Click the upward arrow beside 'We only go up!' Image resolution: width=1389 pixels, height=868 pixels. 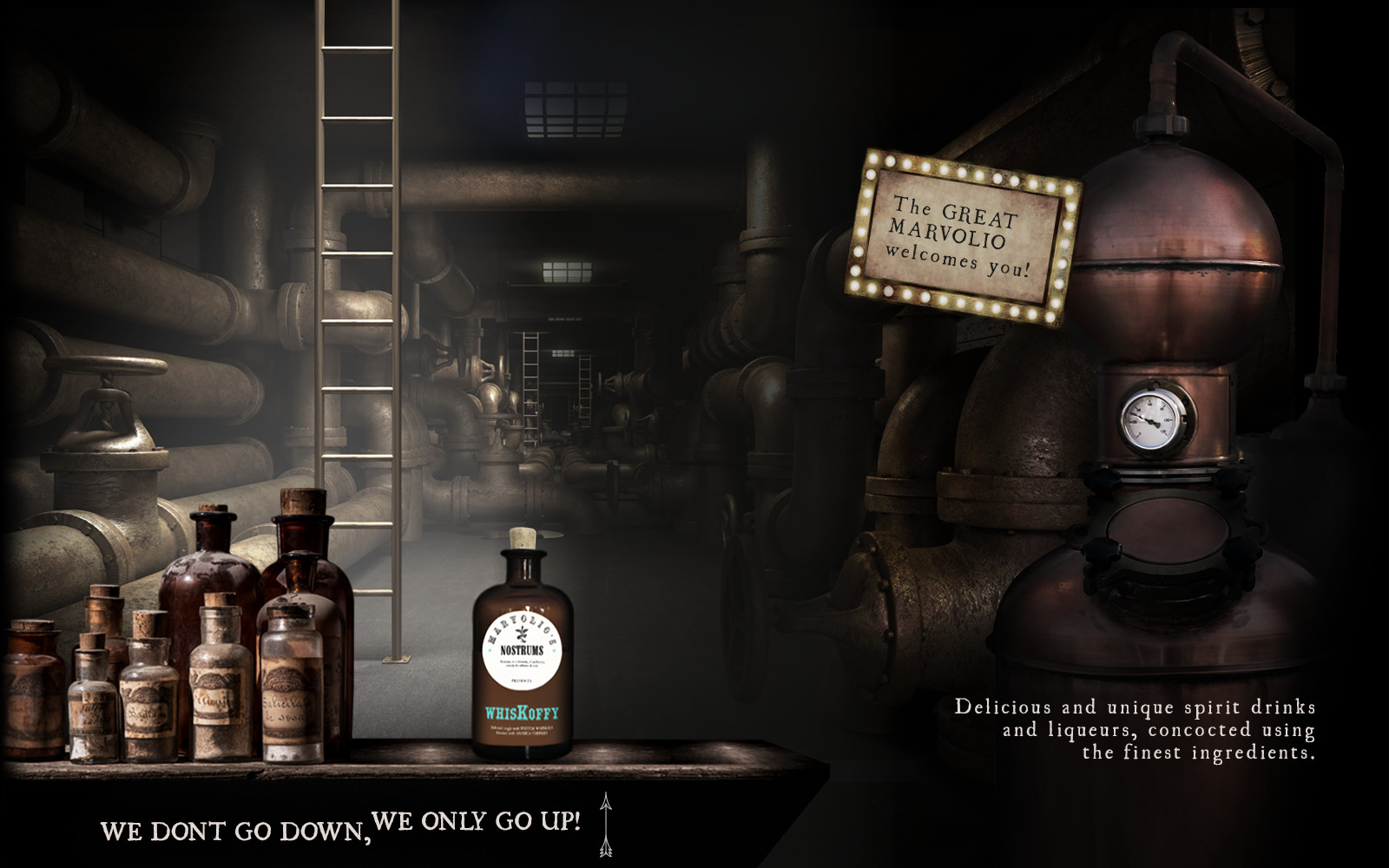[x=606, y=823]
